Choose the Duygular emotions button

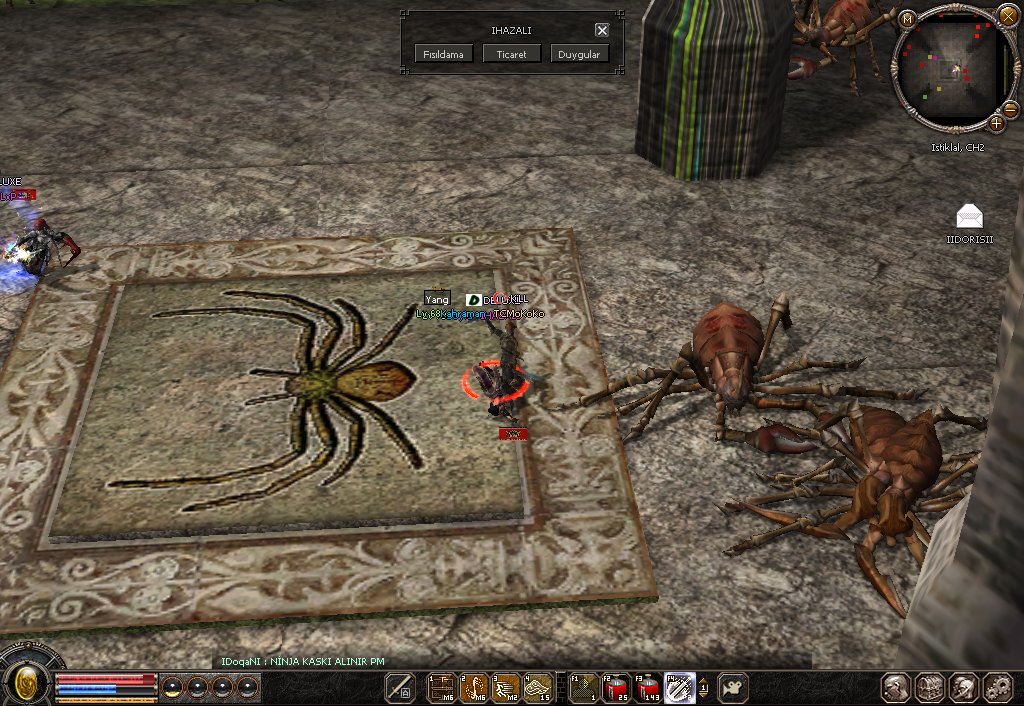pyautogui.click(x=579, y=54)
